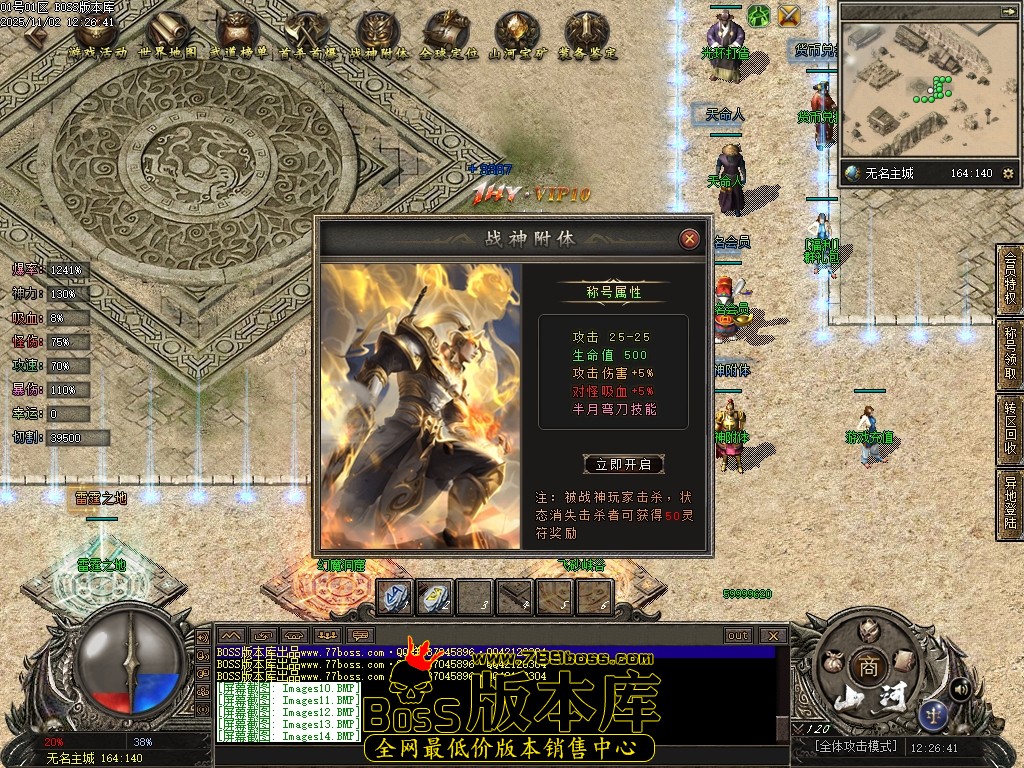This screenshot has width=1024, height=768.
Task: Choose the 称号领取 side button
Action: point(1010,354)
